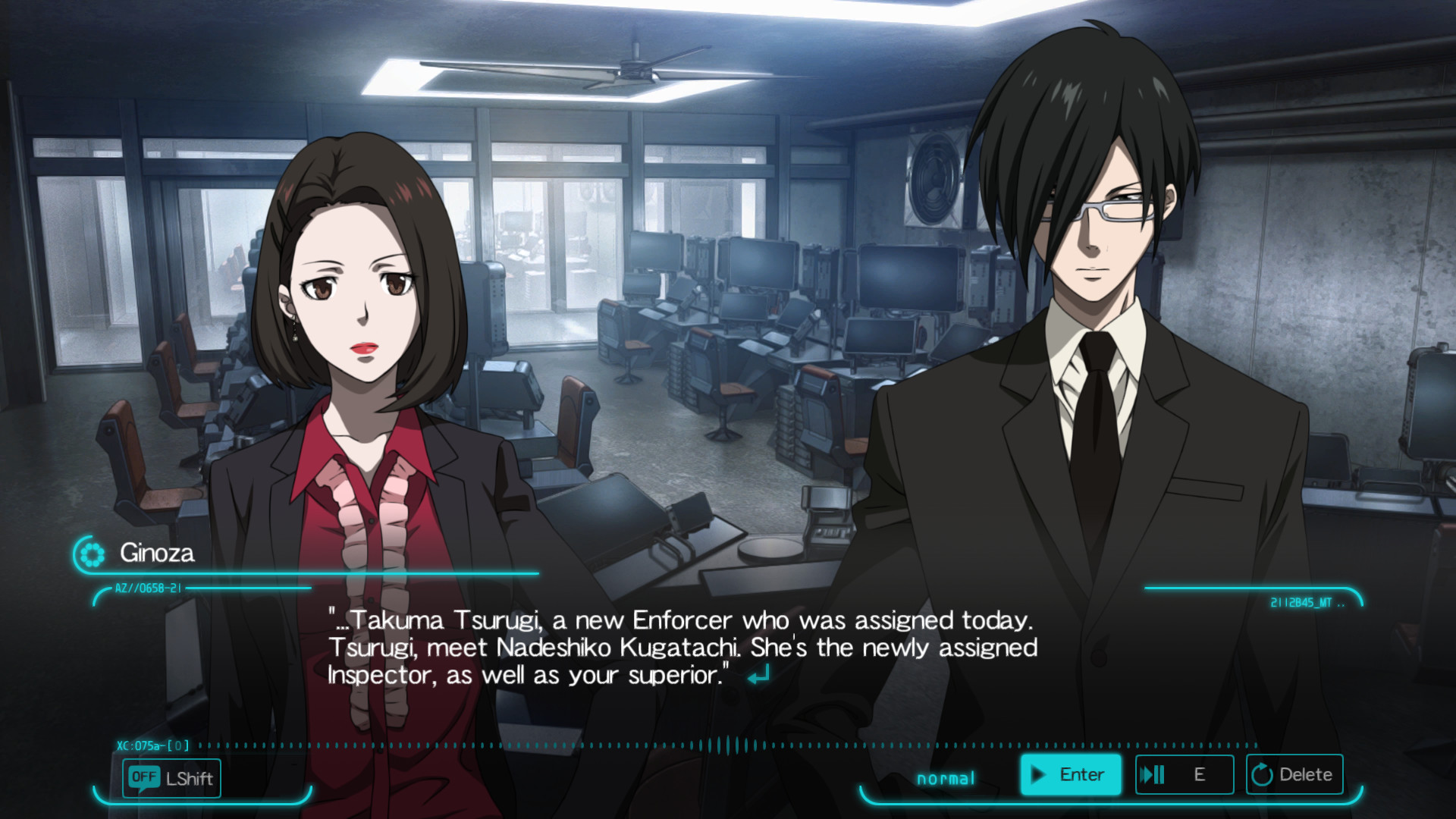
Task: Click the skip-forward icon in the E button
Action: 1155,774
